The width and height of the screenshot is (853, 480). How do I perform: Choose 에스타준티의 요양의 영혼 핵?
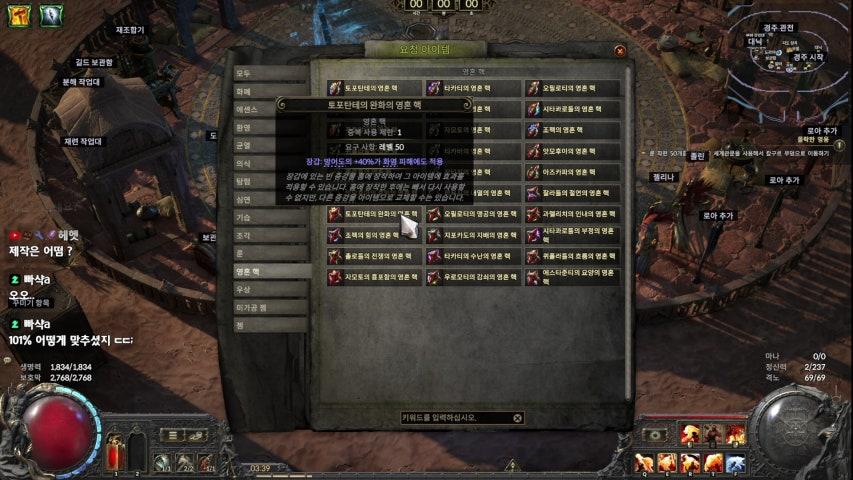point(572,277)
